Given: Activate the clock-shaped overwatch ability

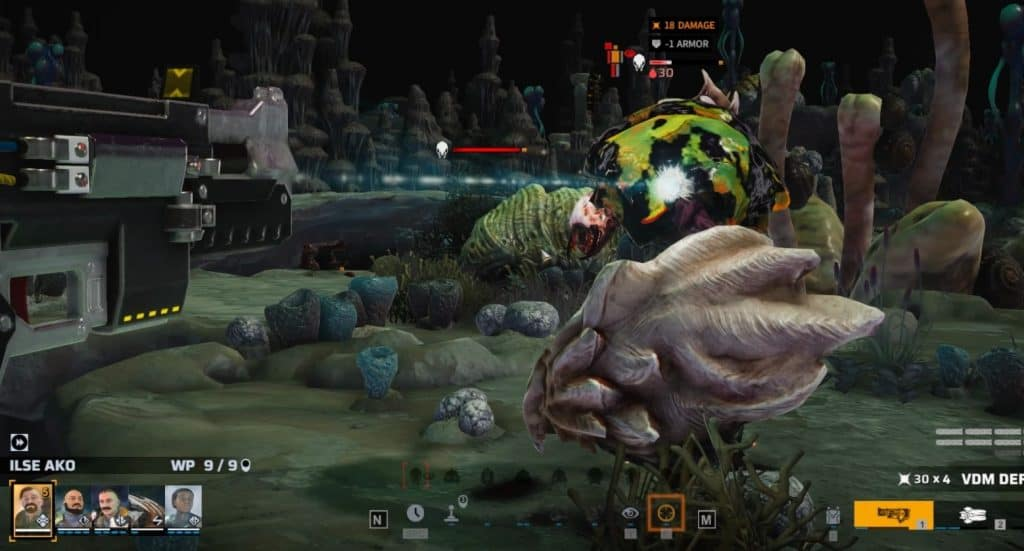Looking at the screenshot, I should (x=415, y=513).
